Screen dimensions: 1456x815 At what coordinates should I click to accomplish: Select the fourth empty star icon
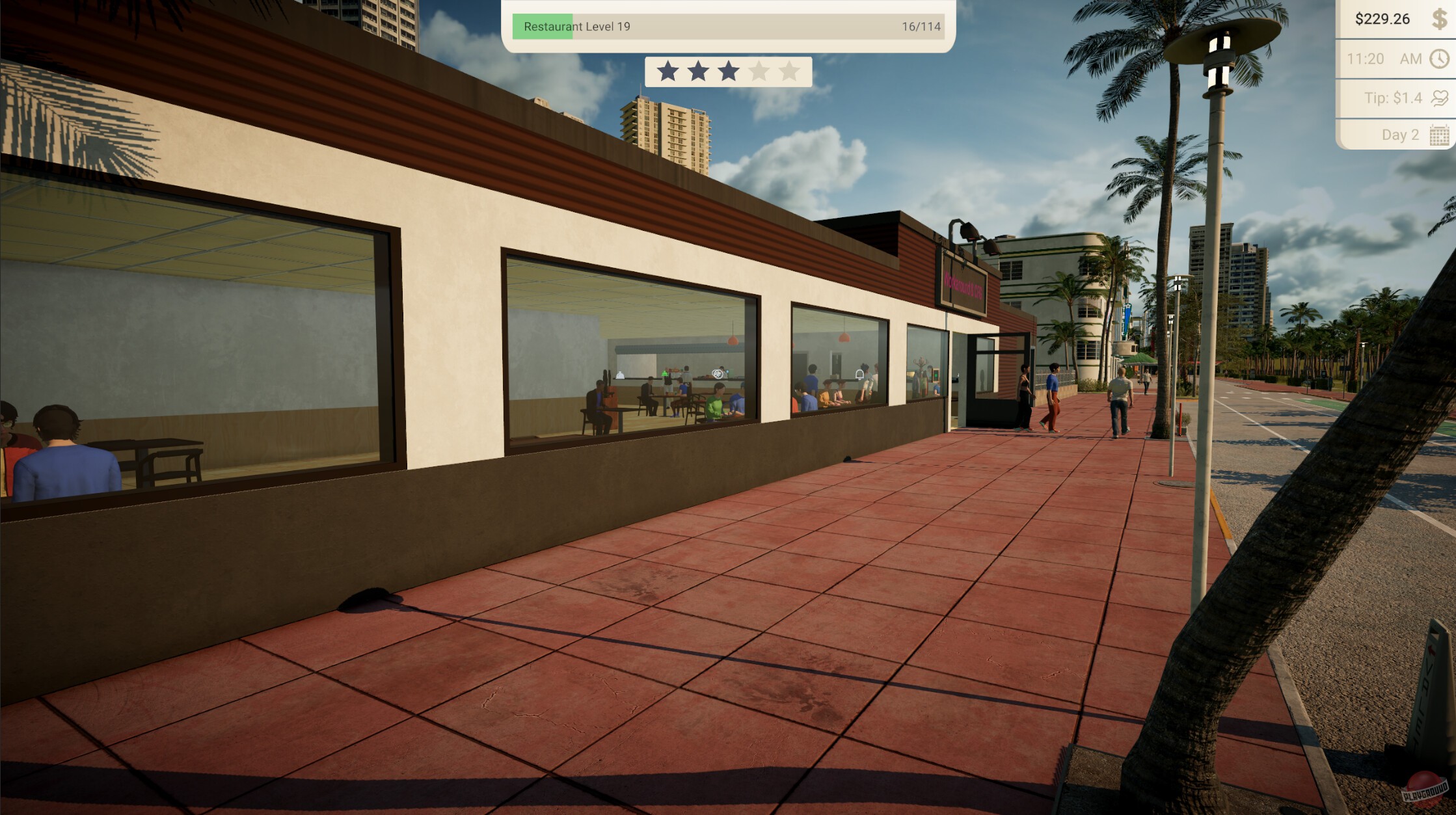758,72
